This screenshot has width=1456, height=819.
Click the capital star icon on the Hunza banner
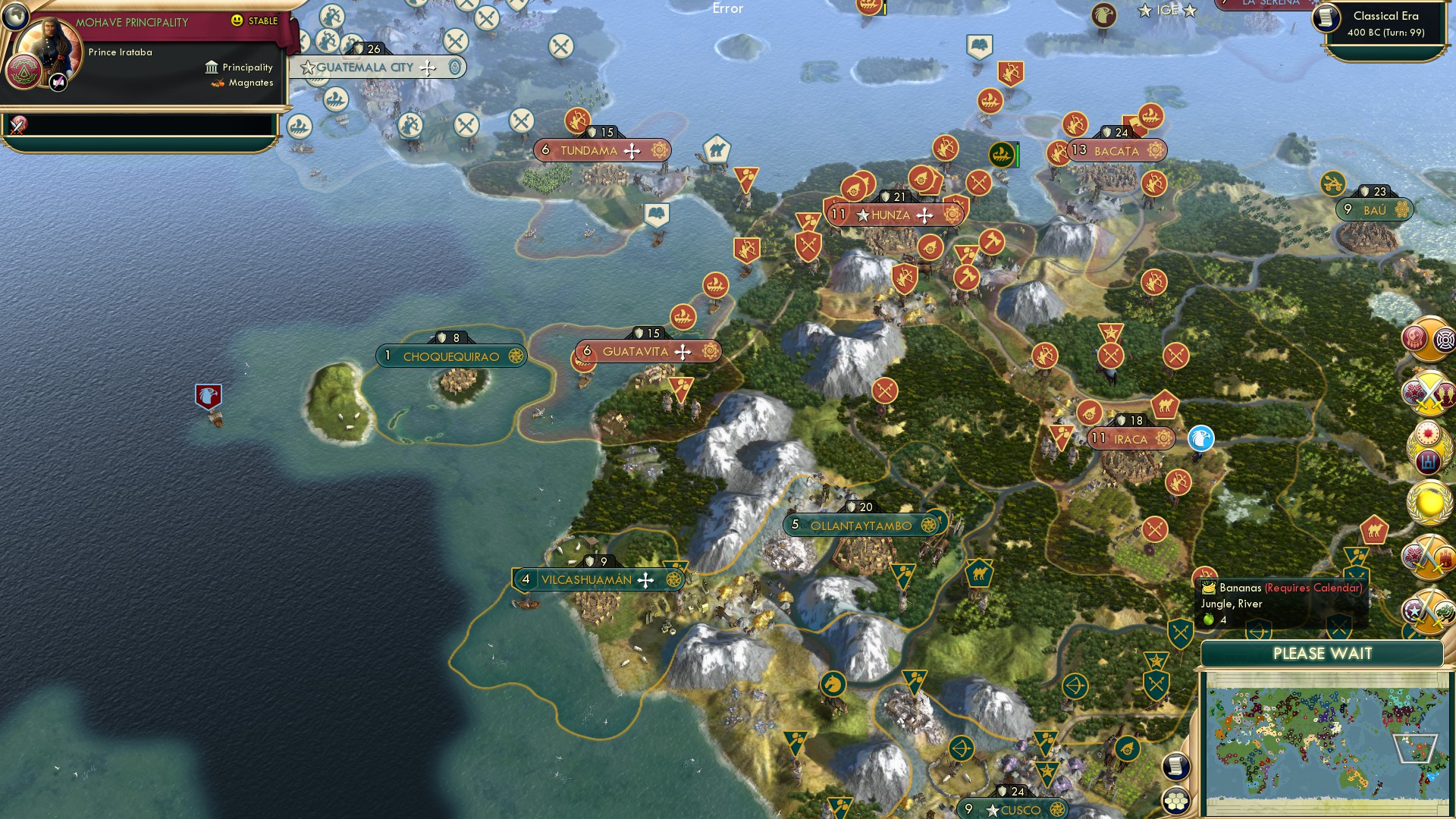click(x=862, y=215)
